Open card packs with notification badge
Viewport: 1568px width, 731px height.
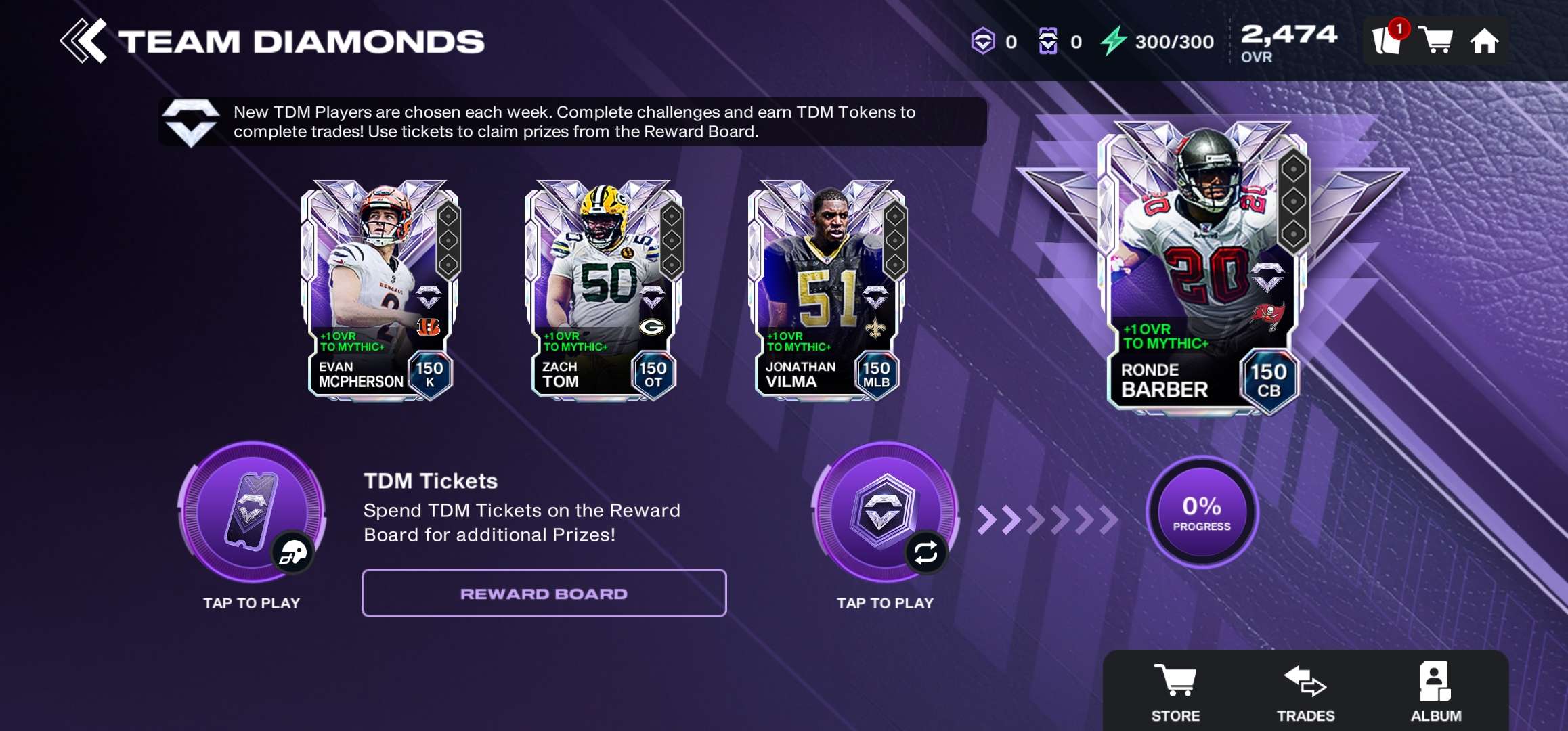click(1387, 41)
